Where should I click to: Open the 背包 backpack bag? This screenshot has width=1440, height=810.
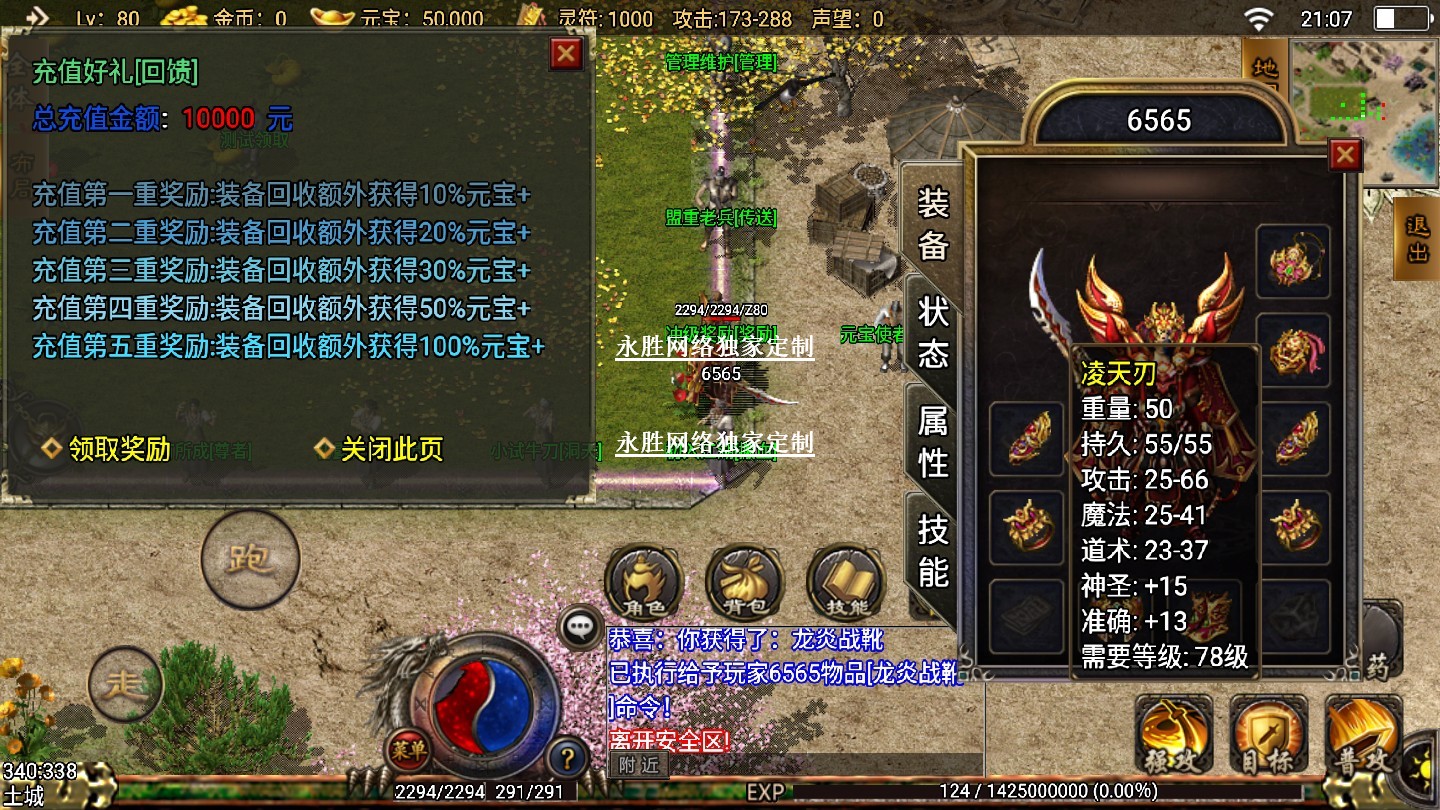pyautogui.click(x=744, y=582)
